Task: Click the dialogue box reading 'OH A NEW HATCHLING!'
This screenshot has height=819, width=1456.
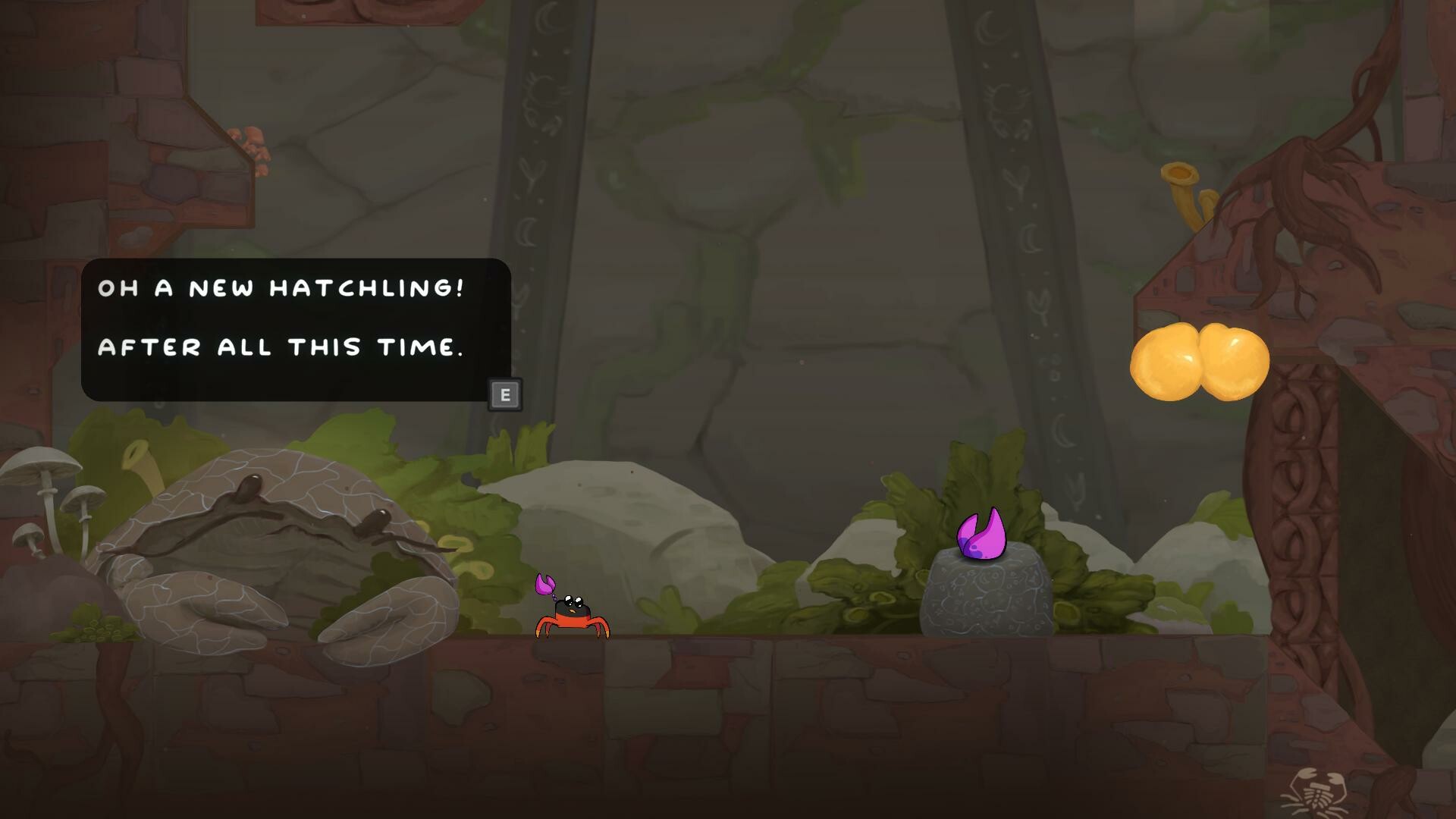Action: tap(281, 288)
